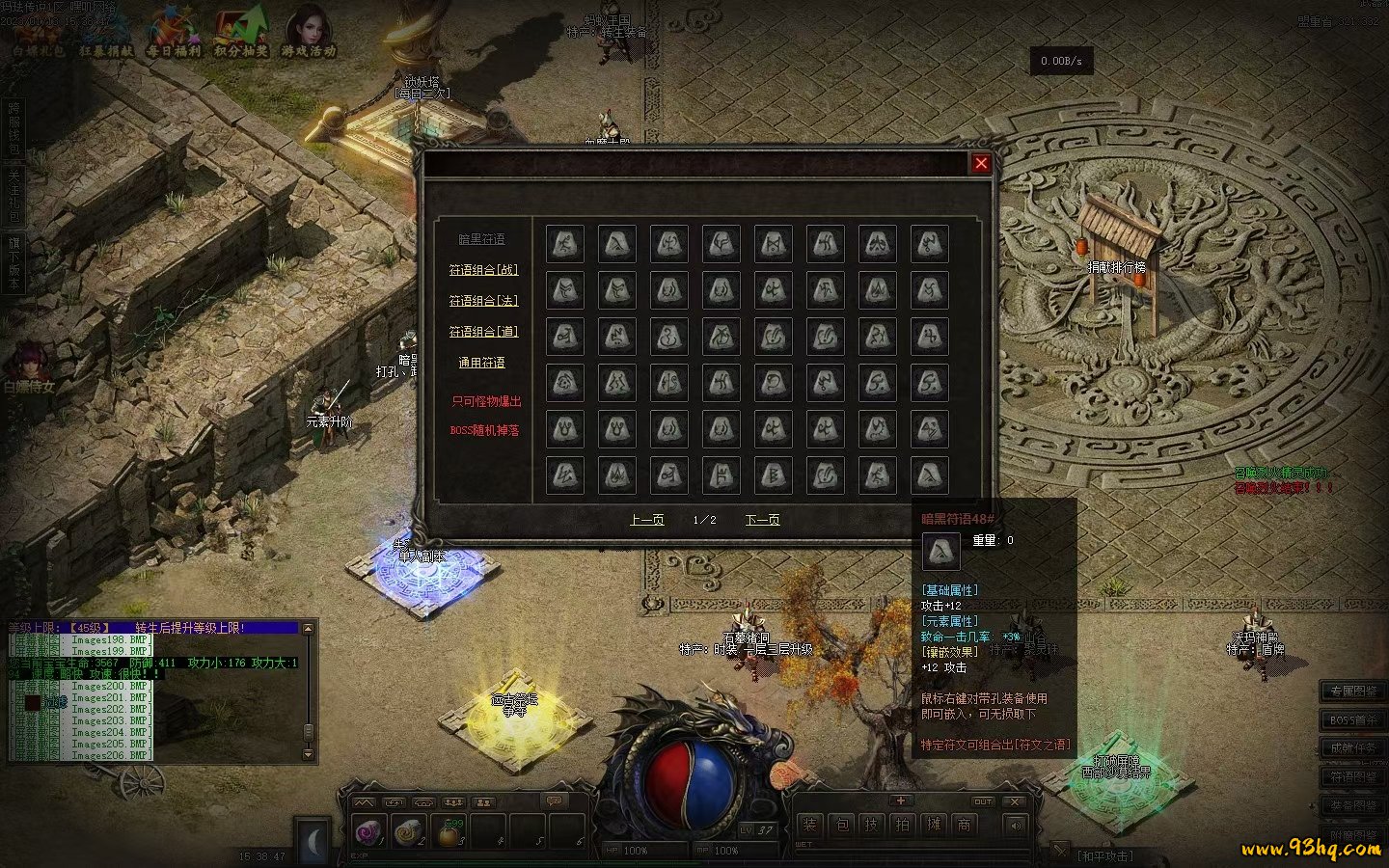This screenshot has width=1389, height=868.
Task: Open 积分抽奖 points lottery icon
Action: (x=241, y=34)
